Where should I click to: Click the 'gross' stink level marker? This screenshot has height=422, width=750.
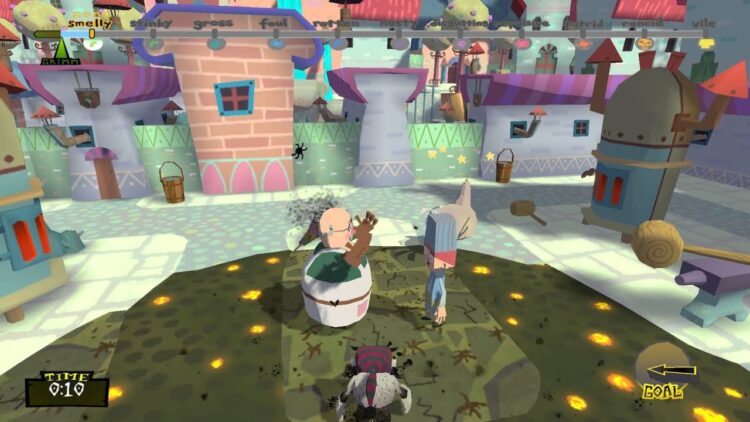[x=214, y=43]
